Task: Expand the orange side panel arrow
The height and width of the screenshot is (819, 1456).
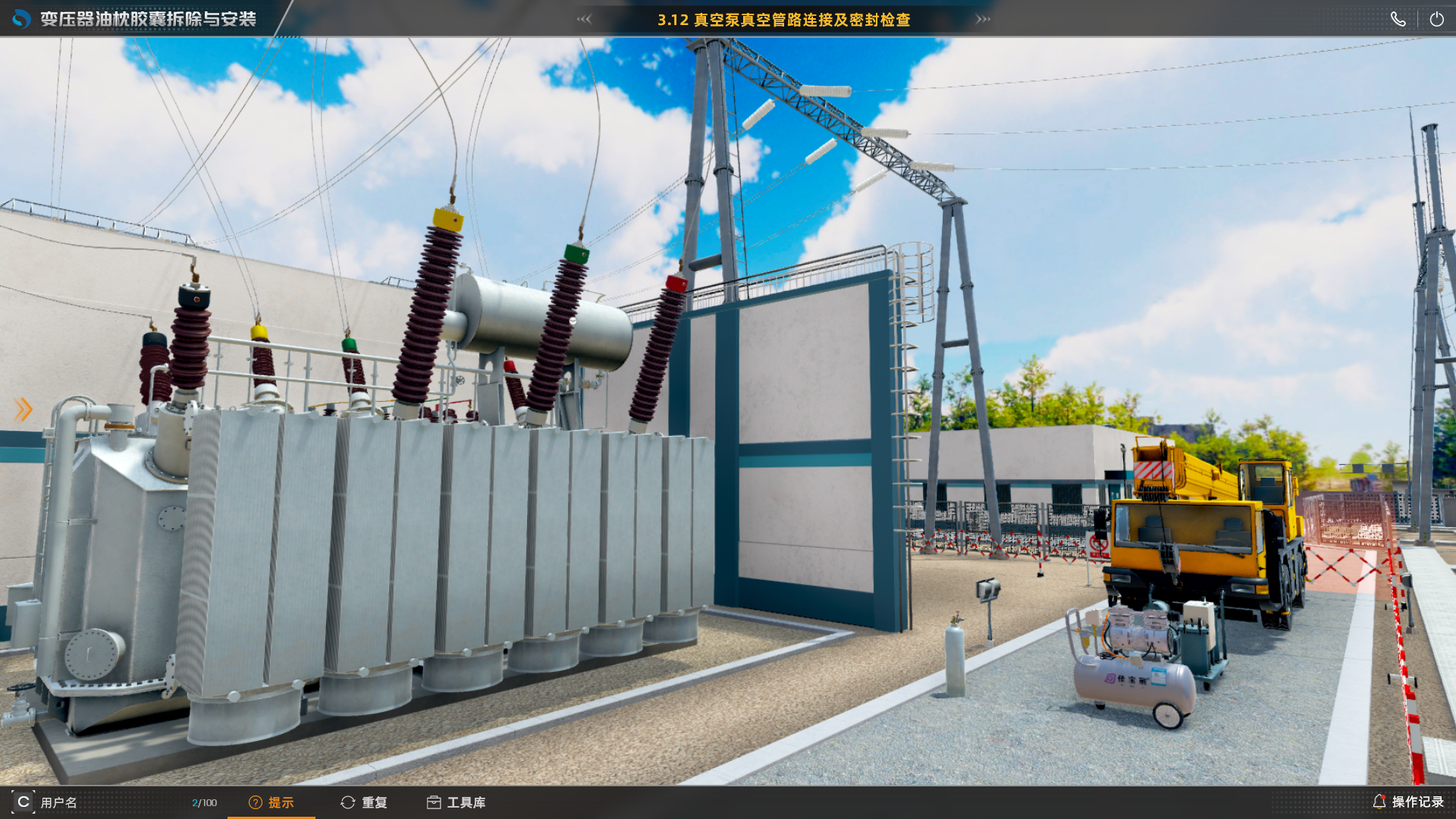Action: pyautogui.click(x=24, y=409)
